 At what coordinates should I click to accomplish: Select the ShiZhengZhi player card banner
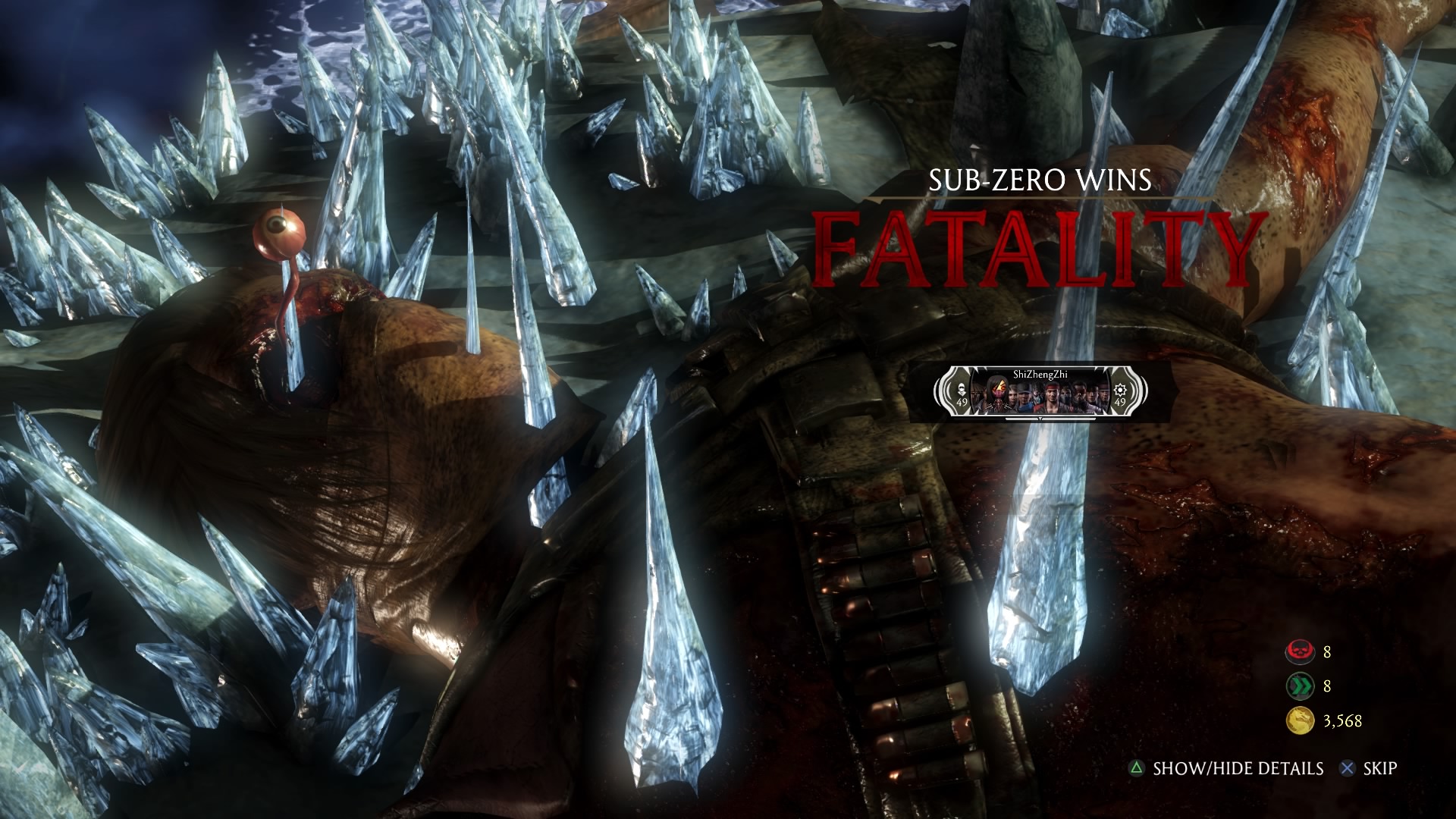1040,393
